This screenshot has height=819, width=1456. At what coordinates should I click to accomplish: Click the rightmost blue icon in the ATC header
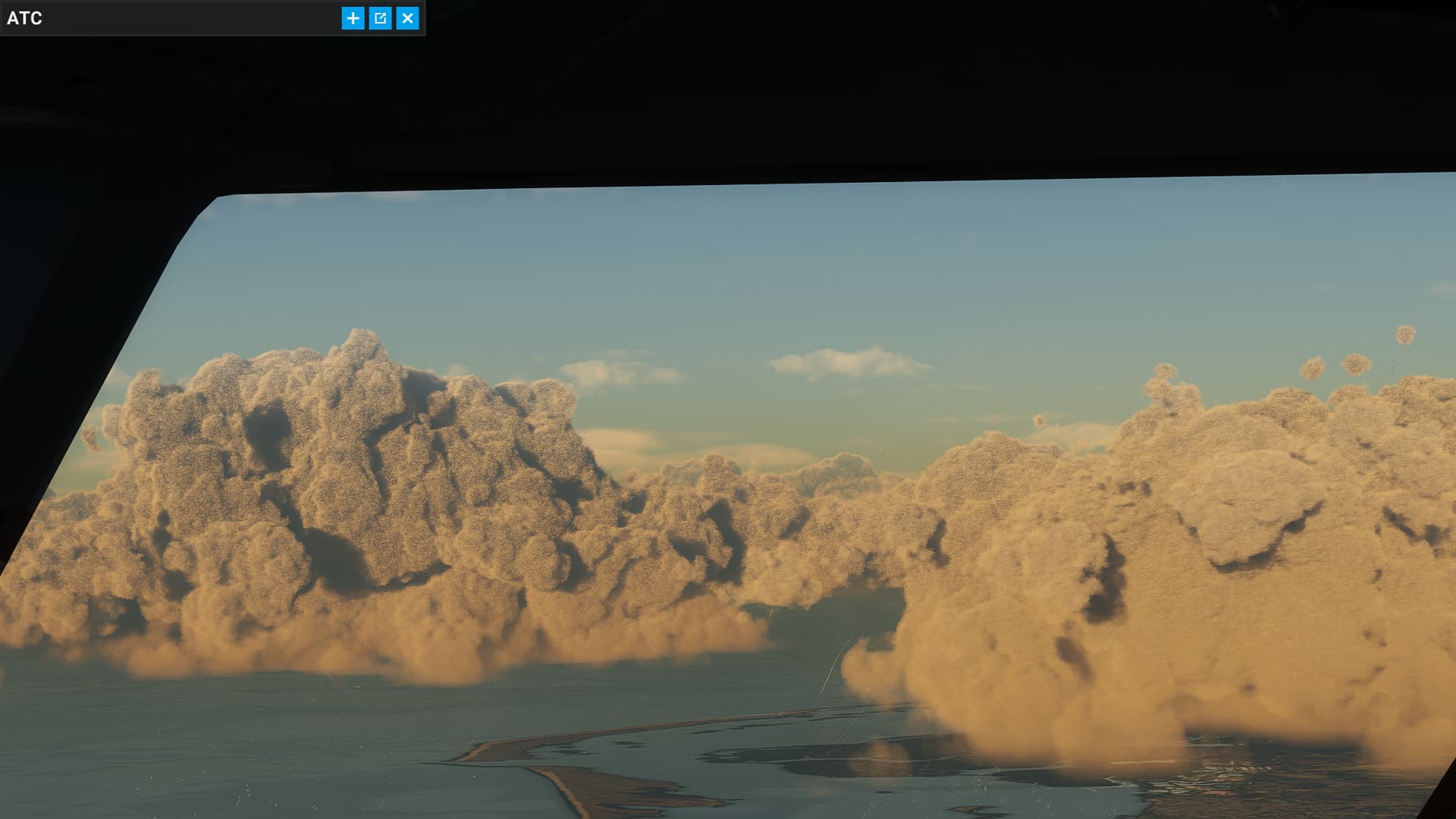click(408, 18)
